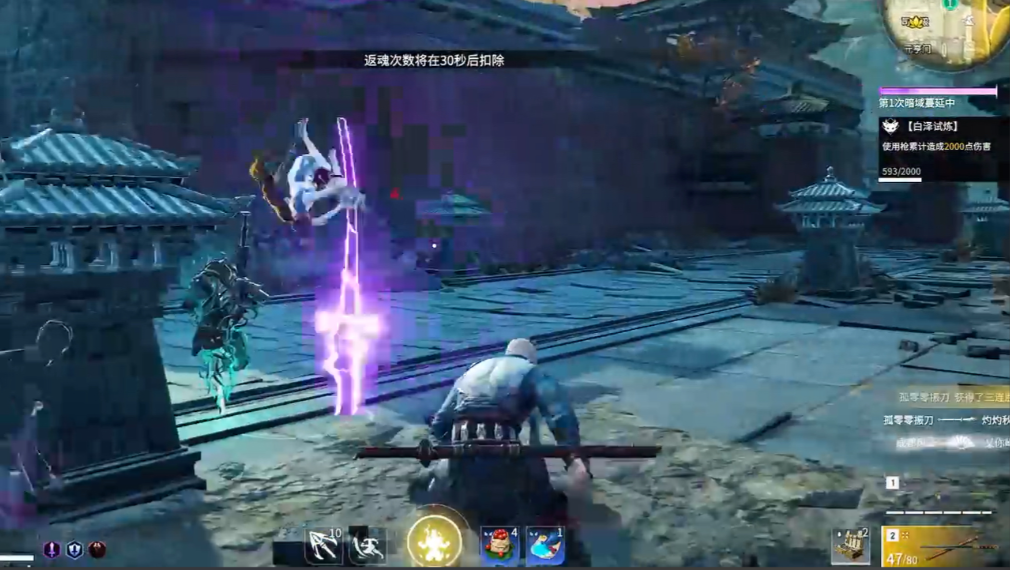
Task: Click the purple sword buff icon
Action: pos(51,550)
